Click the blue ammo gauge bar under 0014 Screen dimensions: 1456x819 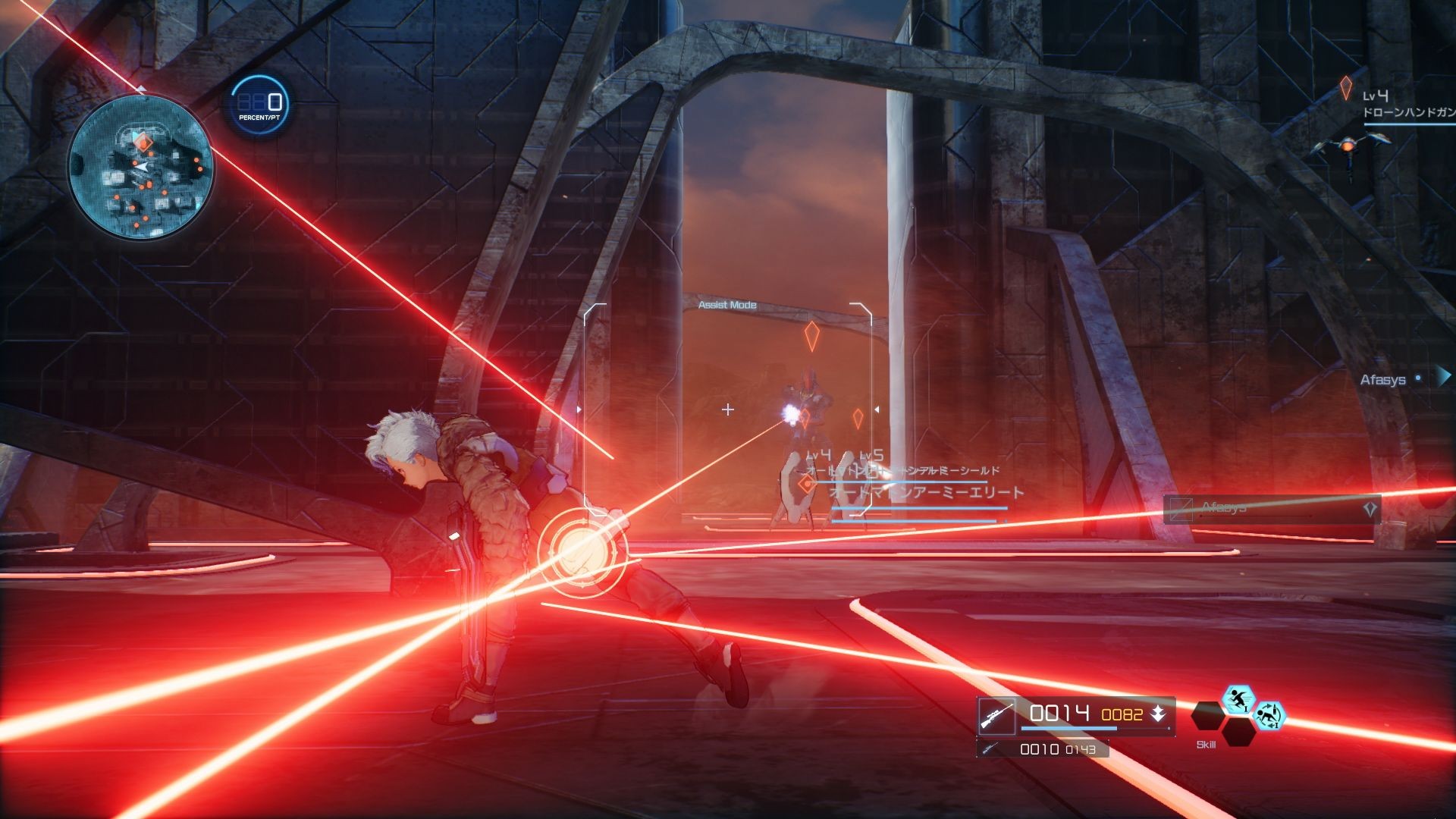1069,729
